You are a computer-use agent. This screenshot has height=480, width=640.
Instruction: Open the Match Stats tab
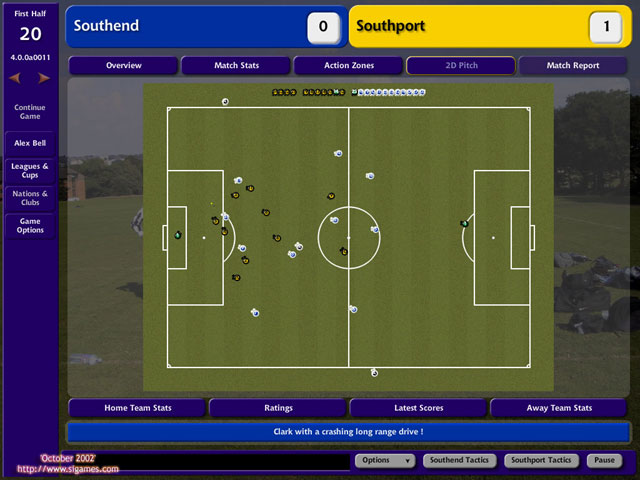coord(236,66)
